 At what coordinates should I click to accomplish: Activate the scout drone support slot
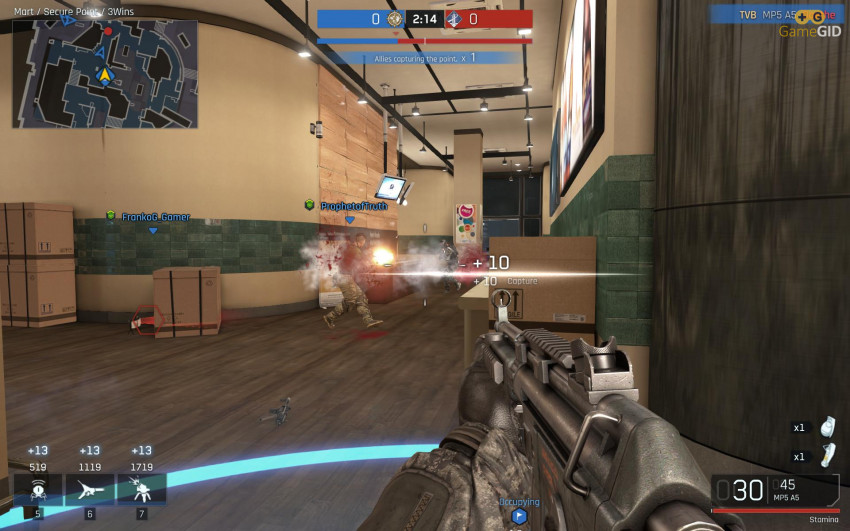pos(37,488)
